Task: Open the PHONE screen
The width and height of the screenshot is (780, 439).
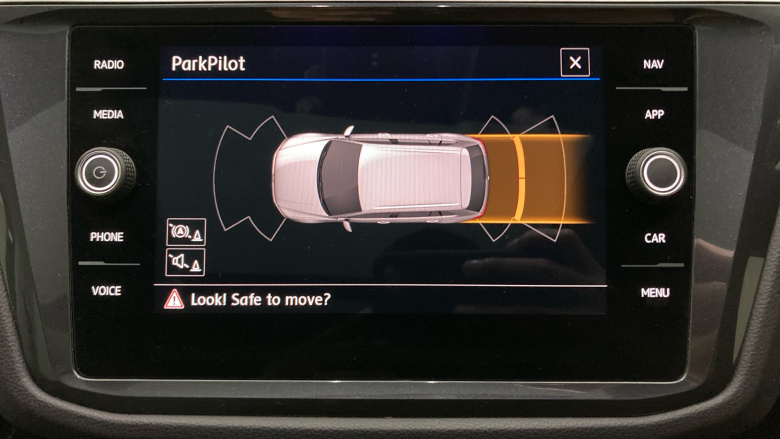Action: tap(107, 237)
